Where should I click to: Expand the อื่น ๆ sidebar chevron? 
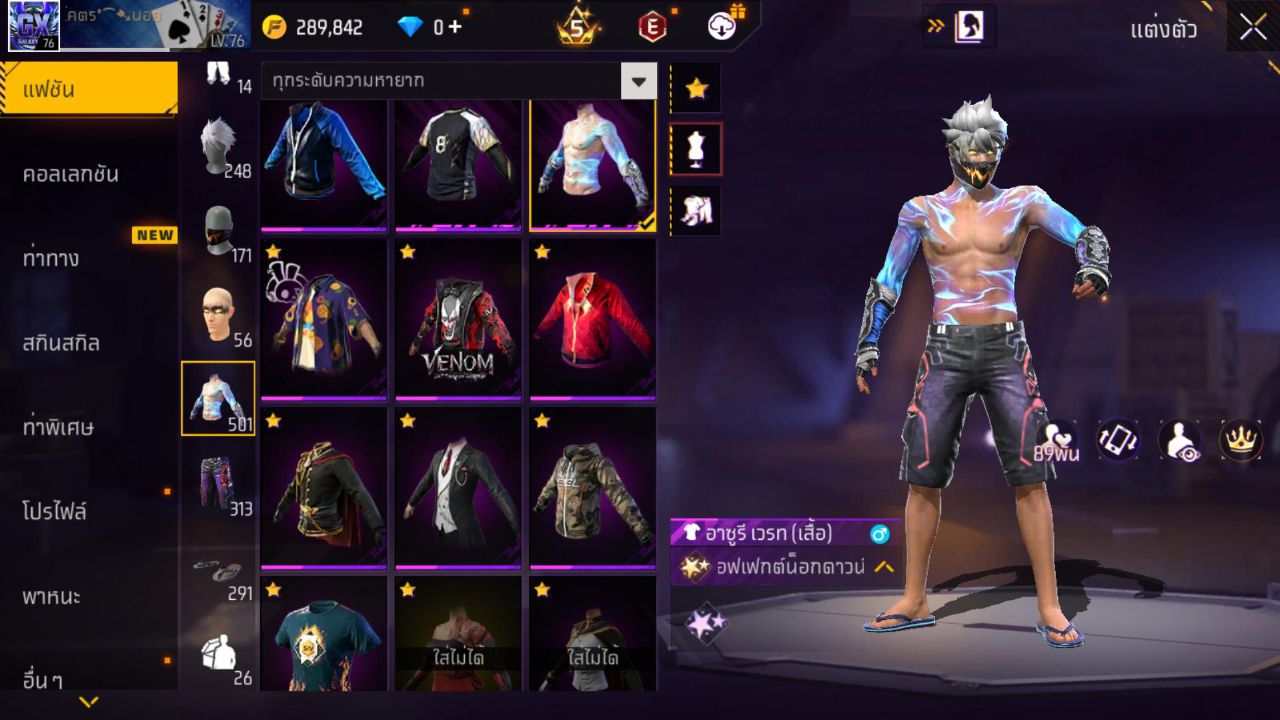coord(87,703)
